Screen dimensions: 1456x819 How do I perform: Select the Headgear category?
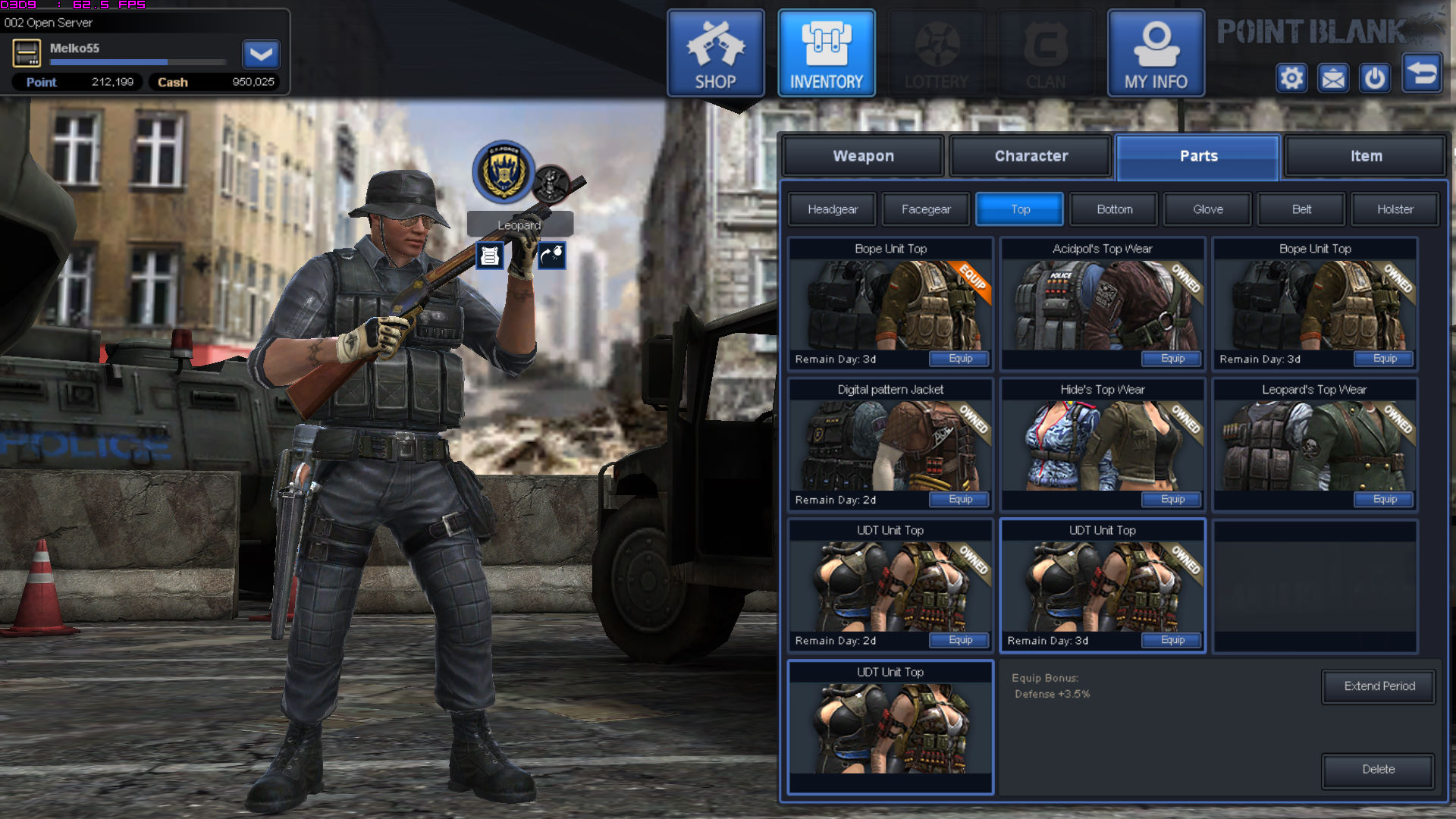coord(832,209)
